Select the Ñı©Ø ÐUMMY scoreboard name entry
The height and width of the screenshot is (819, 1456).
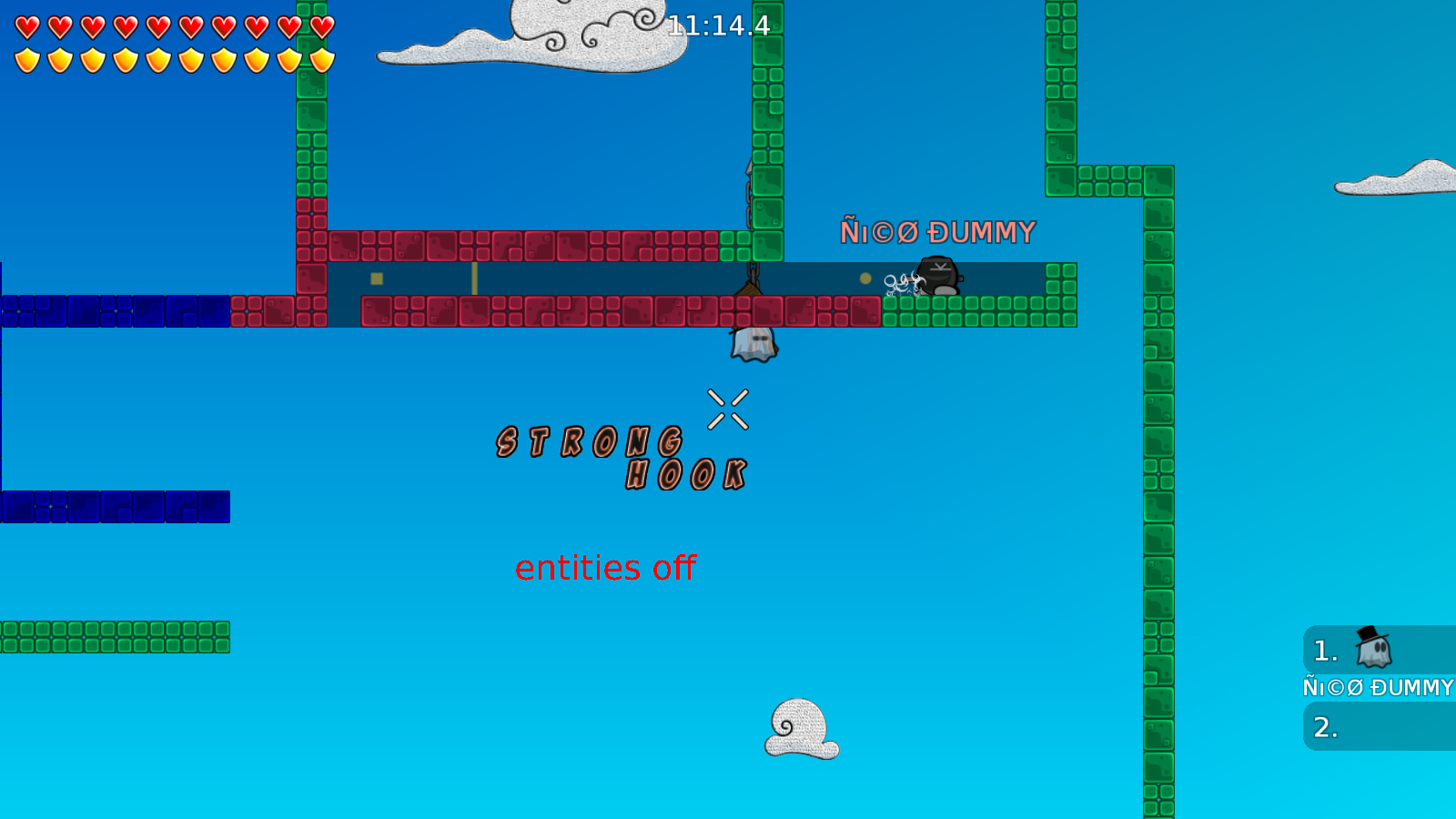point(1377,687)
